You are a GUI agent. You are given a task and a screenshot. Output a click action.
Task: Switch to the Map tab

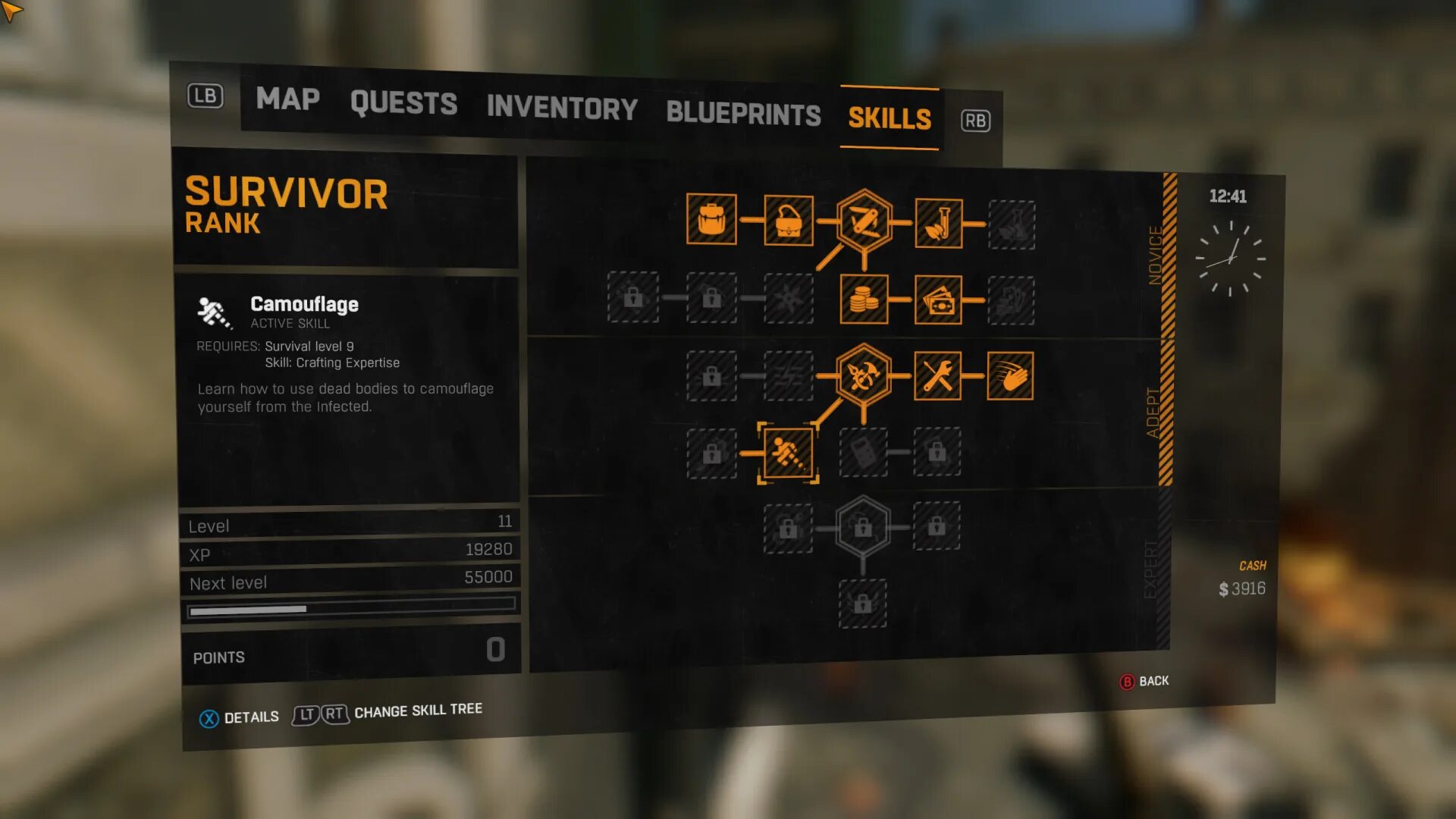pyautogui.click(x=287, y=99)
